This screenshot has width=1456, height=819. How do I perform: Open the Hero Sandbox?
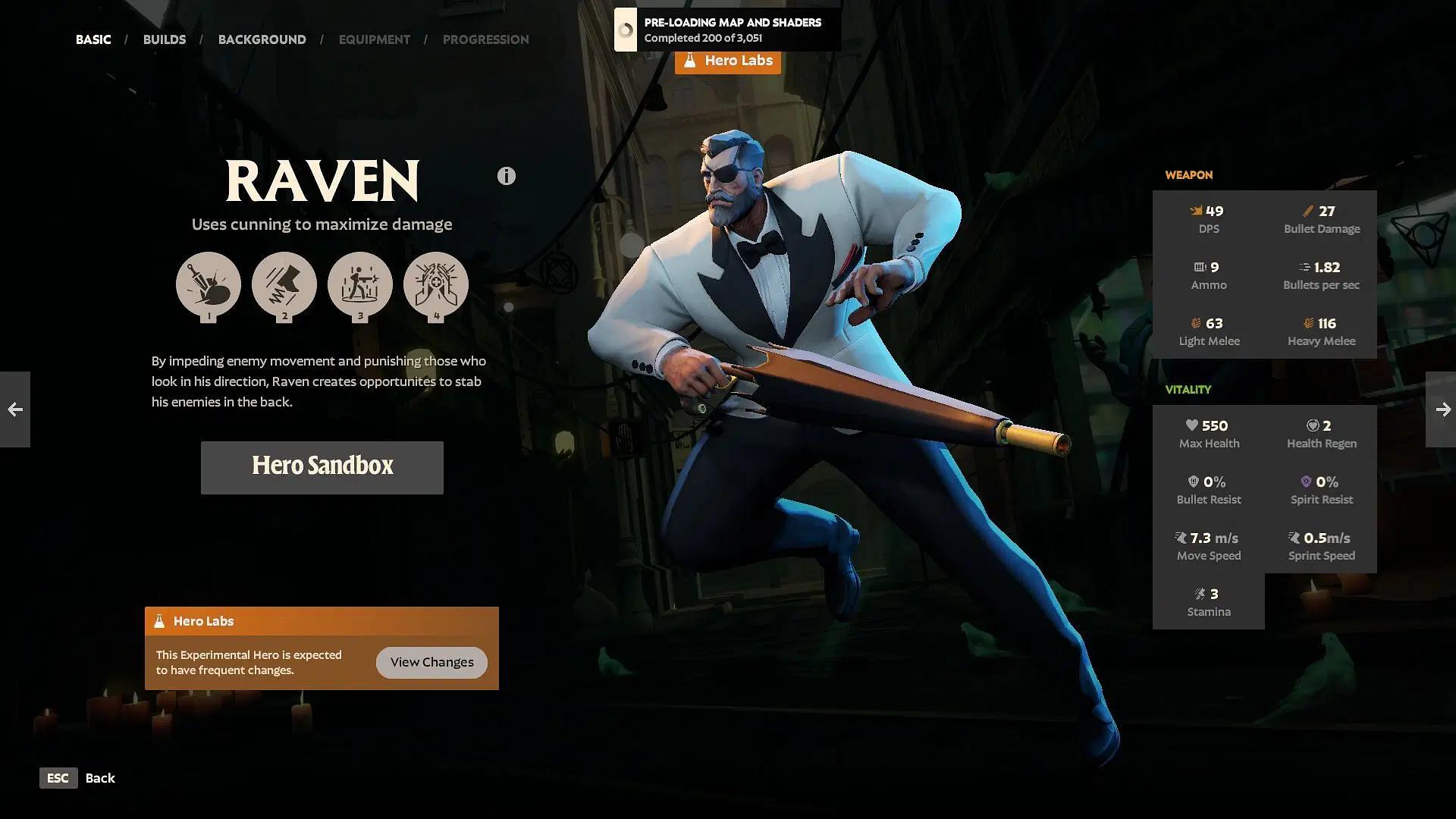322,467
